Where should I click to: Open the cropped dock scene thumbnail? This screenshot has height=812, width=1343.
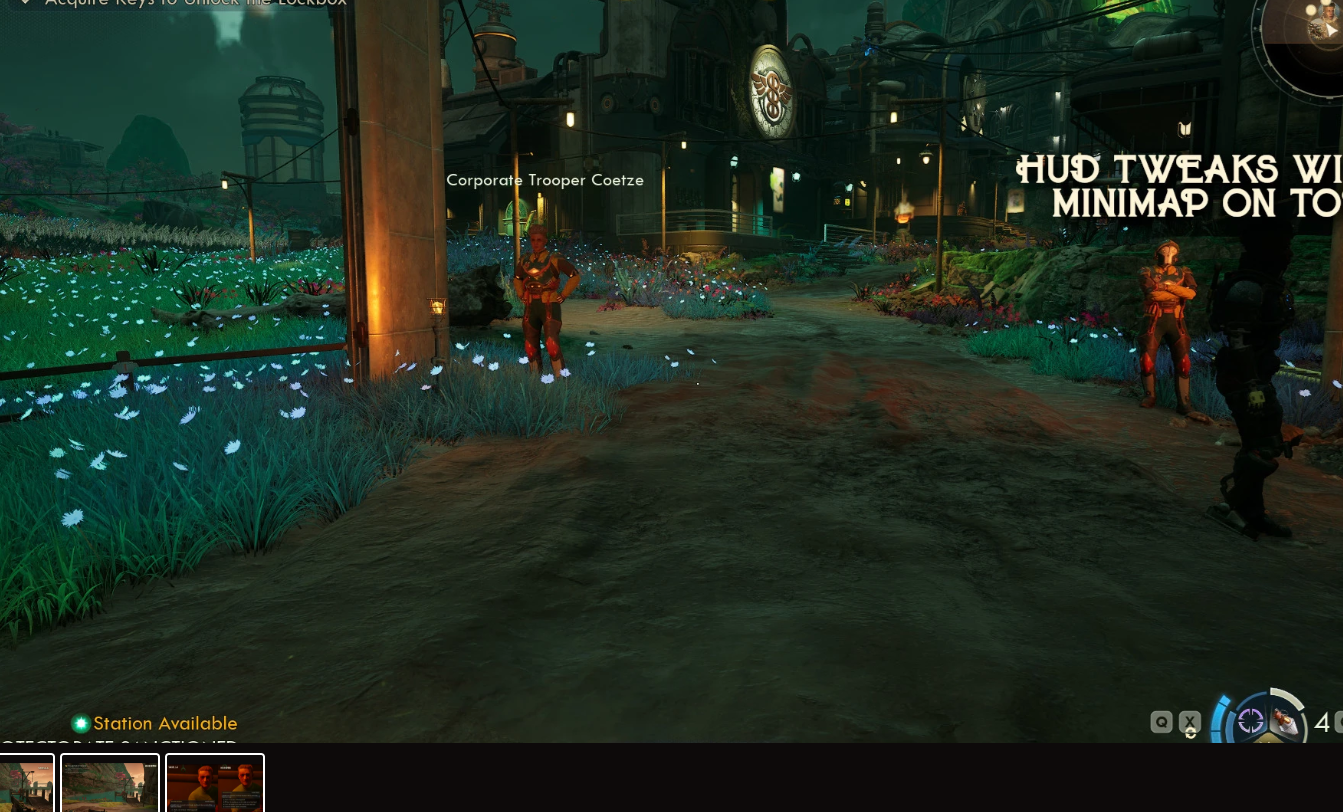[x=26, y=783]
